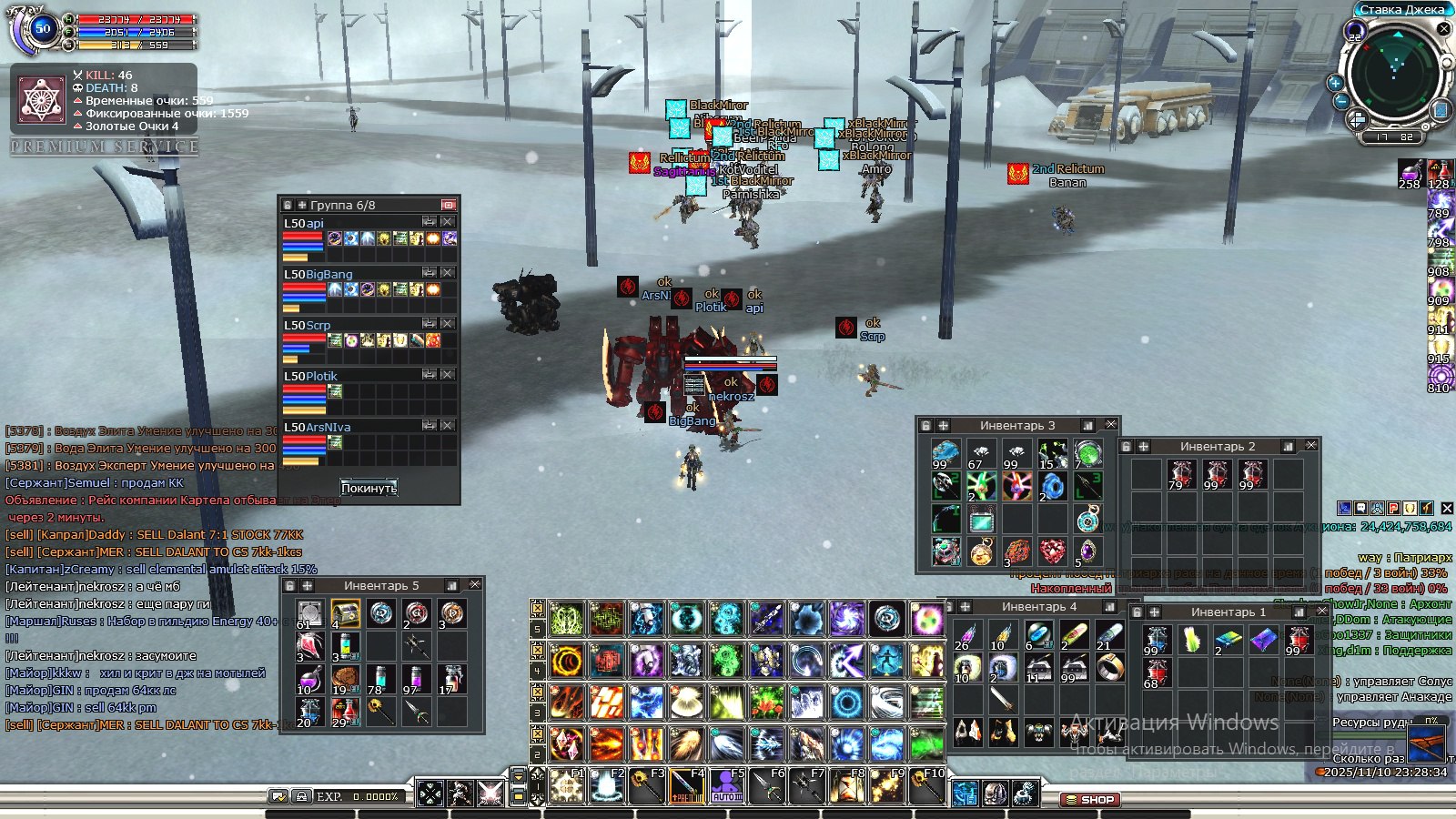Select the sword item in Инвентарь 4
Viewport: 1456px width, 819px height.
pyautogui.click(x=1002, y=700)
